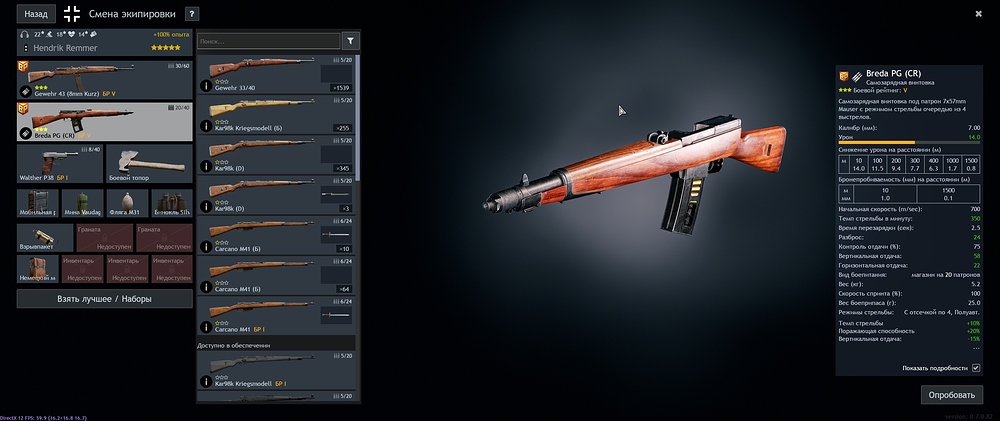This screenshot has height=421, width=1000.
Task: Pick the Мина Vaudag mine slot
Action: coord(81,203)
